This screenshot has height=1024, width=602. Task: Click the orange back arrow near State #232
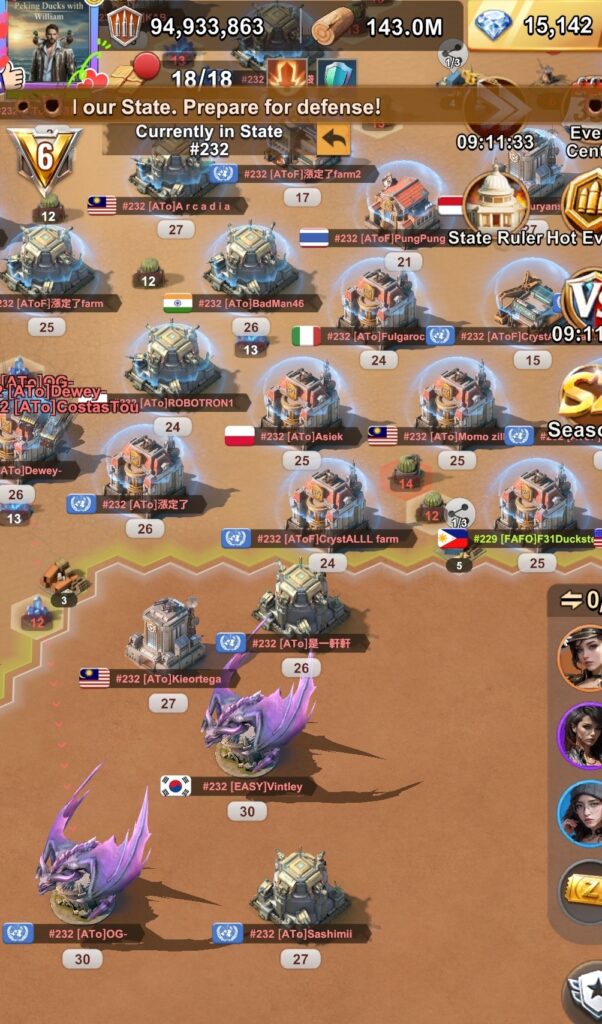point(333,139)
